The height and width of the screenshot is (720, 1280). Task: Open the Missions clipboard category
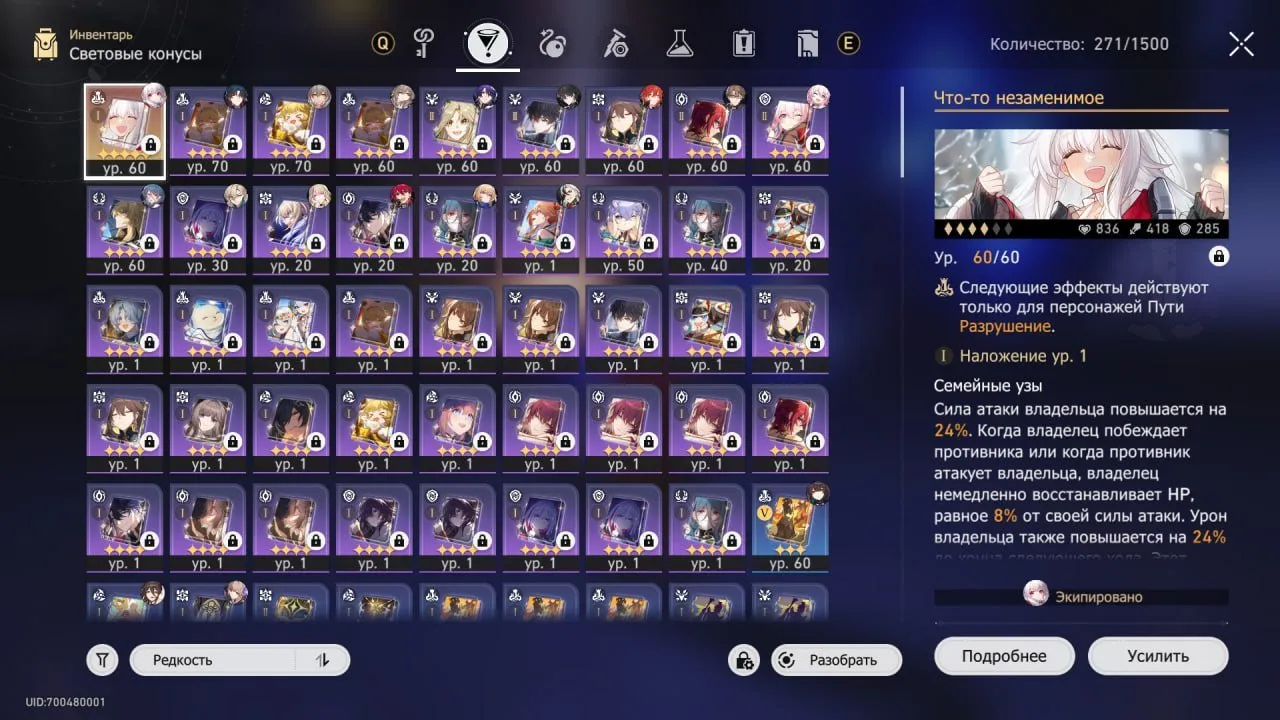[x=744, y=44]
